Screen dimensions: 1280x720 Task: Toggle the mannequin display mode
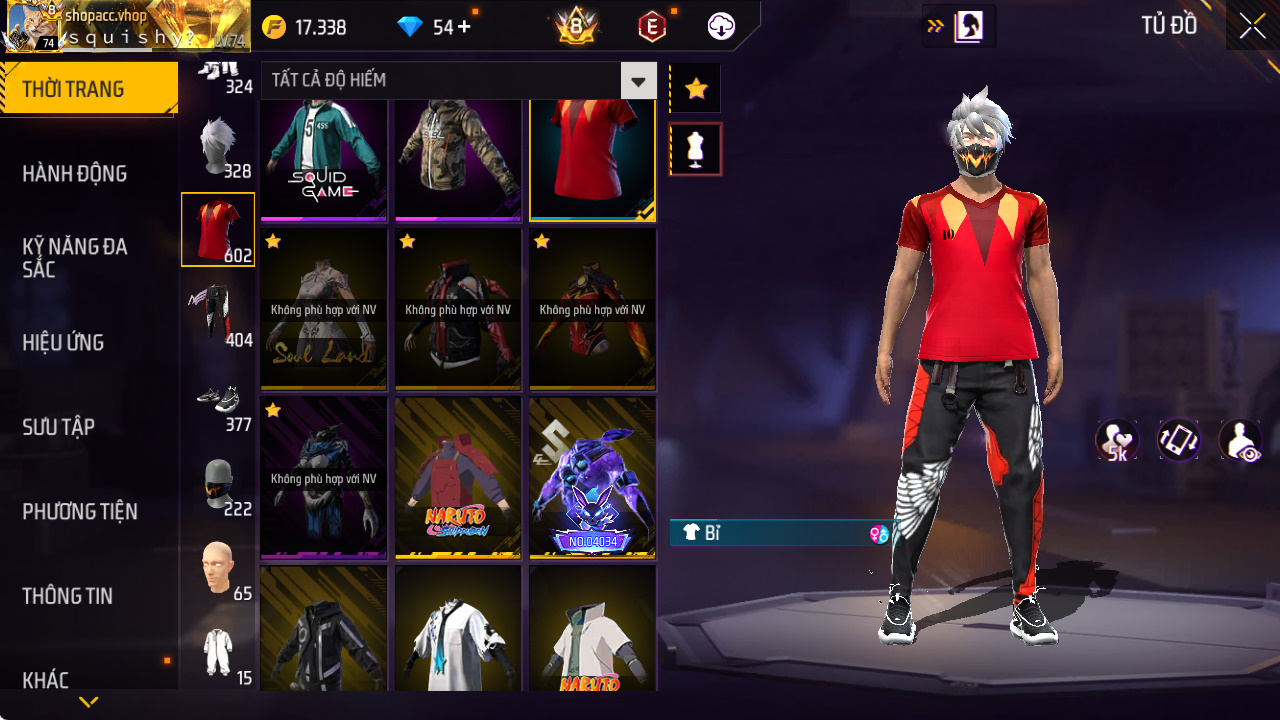[x=695, y=148]
